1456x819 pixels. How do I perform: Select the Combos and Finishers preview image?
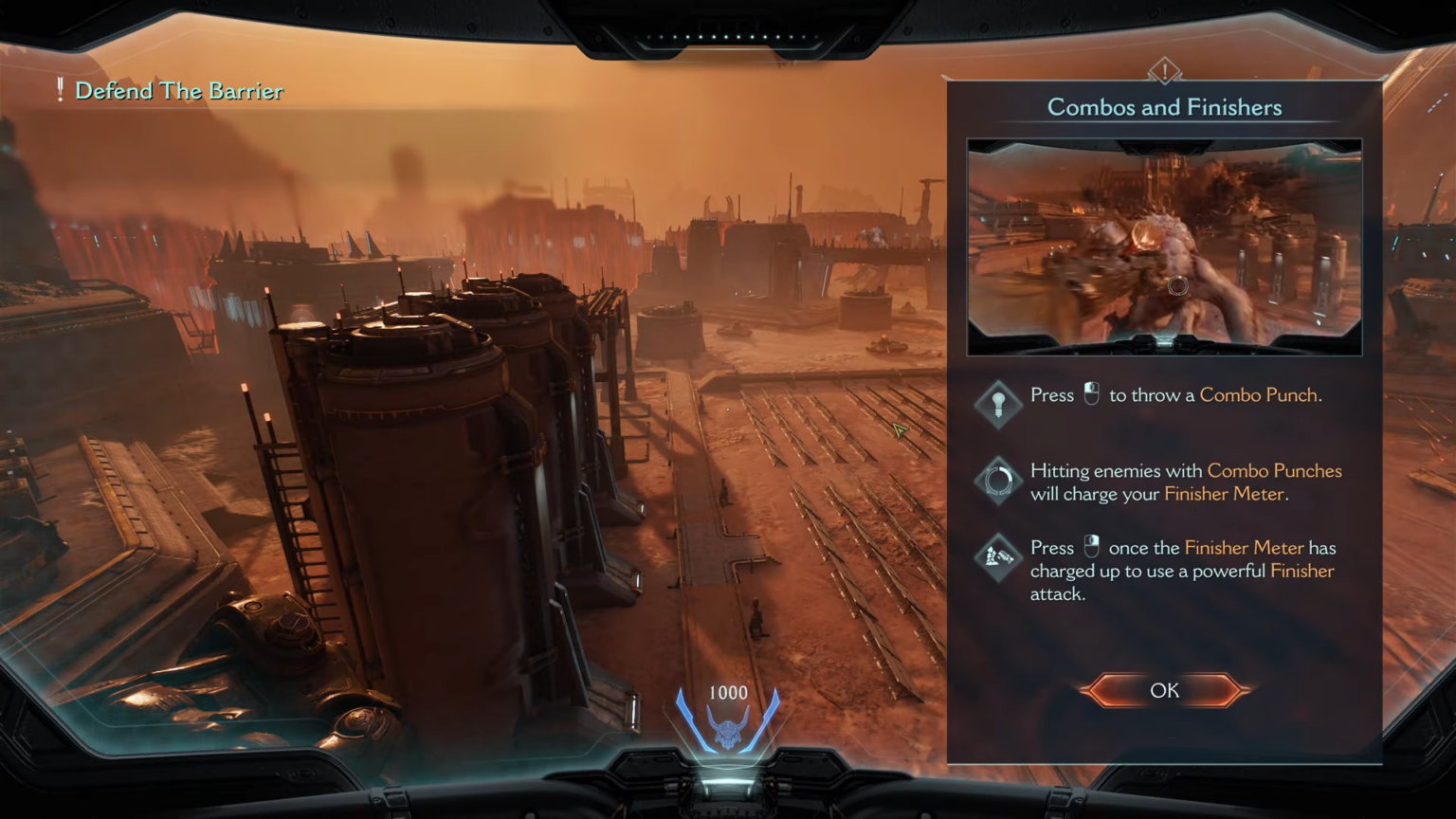coord(1164,247)
